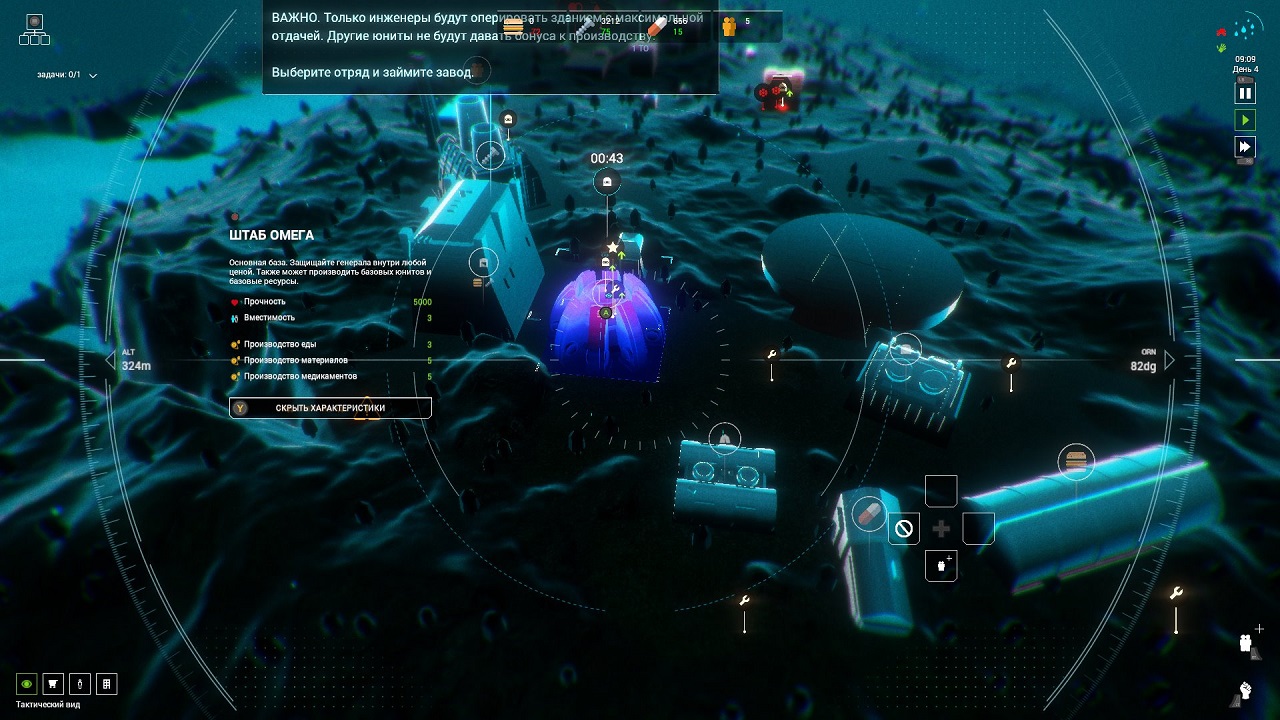This screenshot has height=720, width=1280.
Task: Hide stats with the Скрыть характеристики button
Action: 330,408
